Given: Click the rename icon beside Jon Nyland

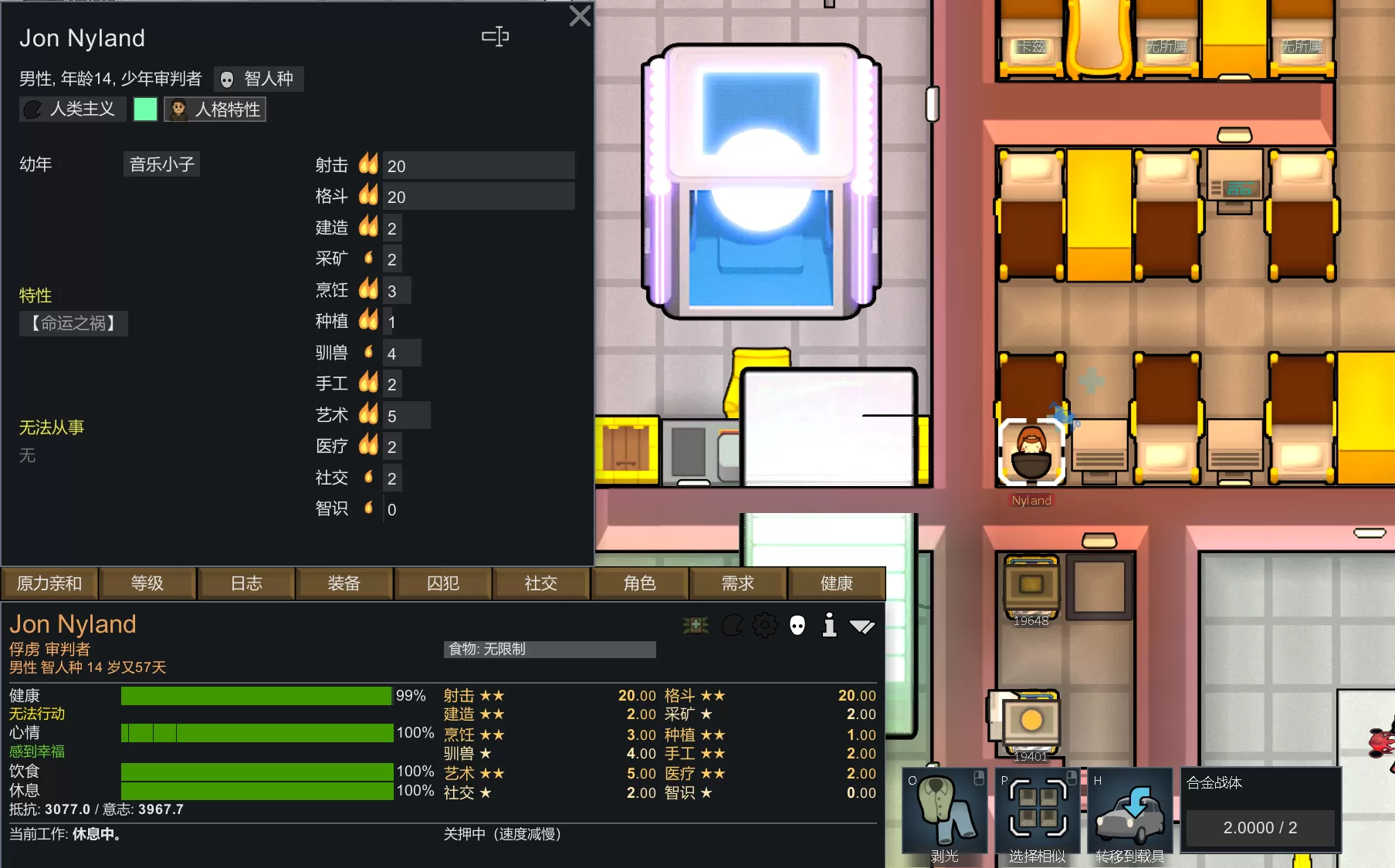Looking at the screenshot, I should coord(495,36).
